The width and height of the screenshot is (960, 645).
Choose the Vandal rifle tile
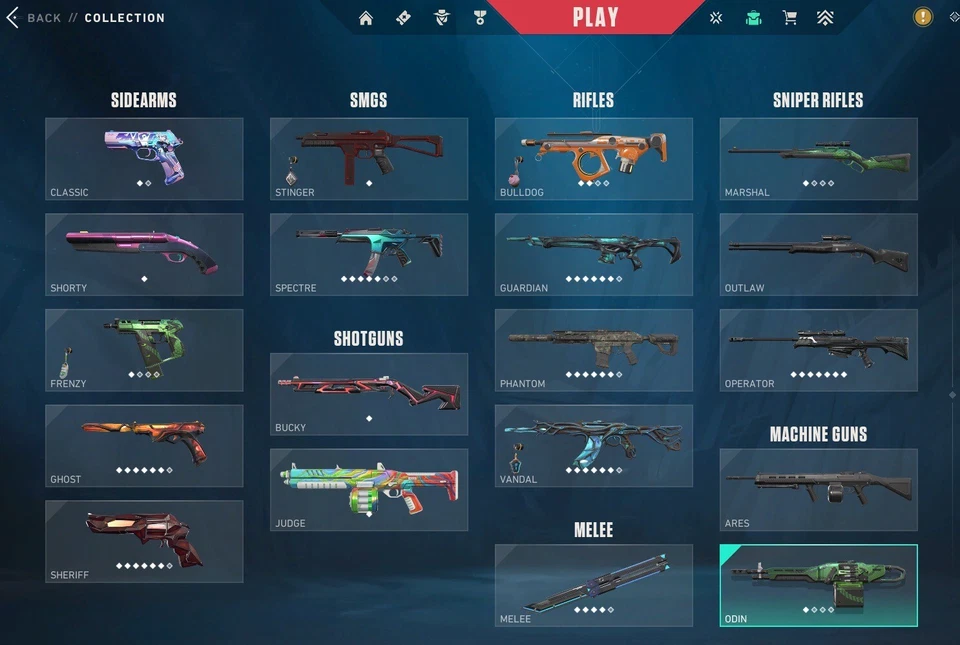[x=594, y=445]
